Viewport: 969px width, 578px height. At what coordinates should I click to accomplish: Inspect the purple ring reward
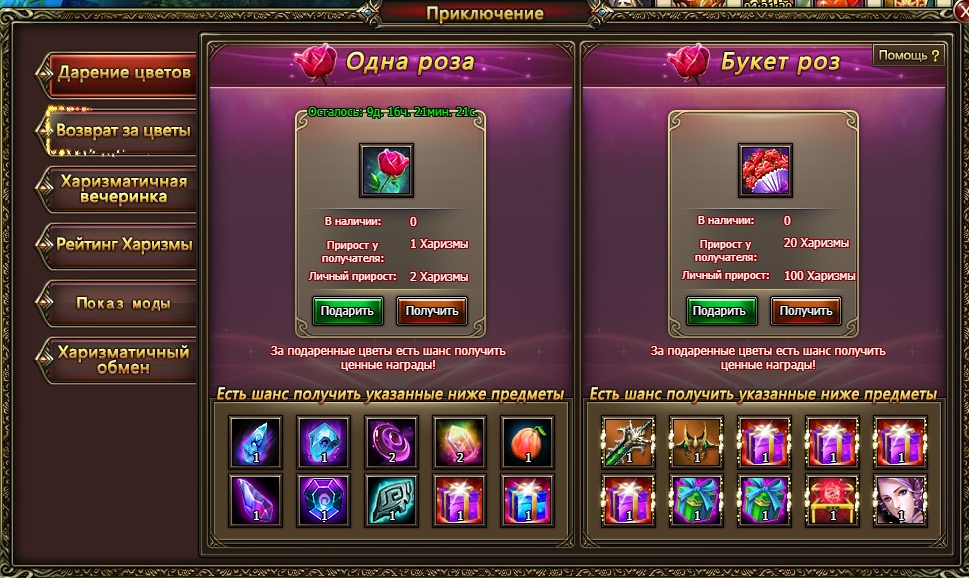tap(390, 443)
